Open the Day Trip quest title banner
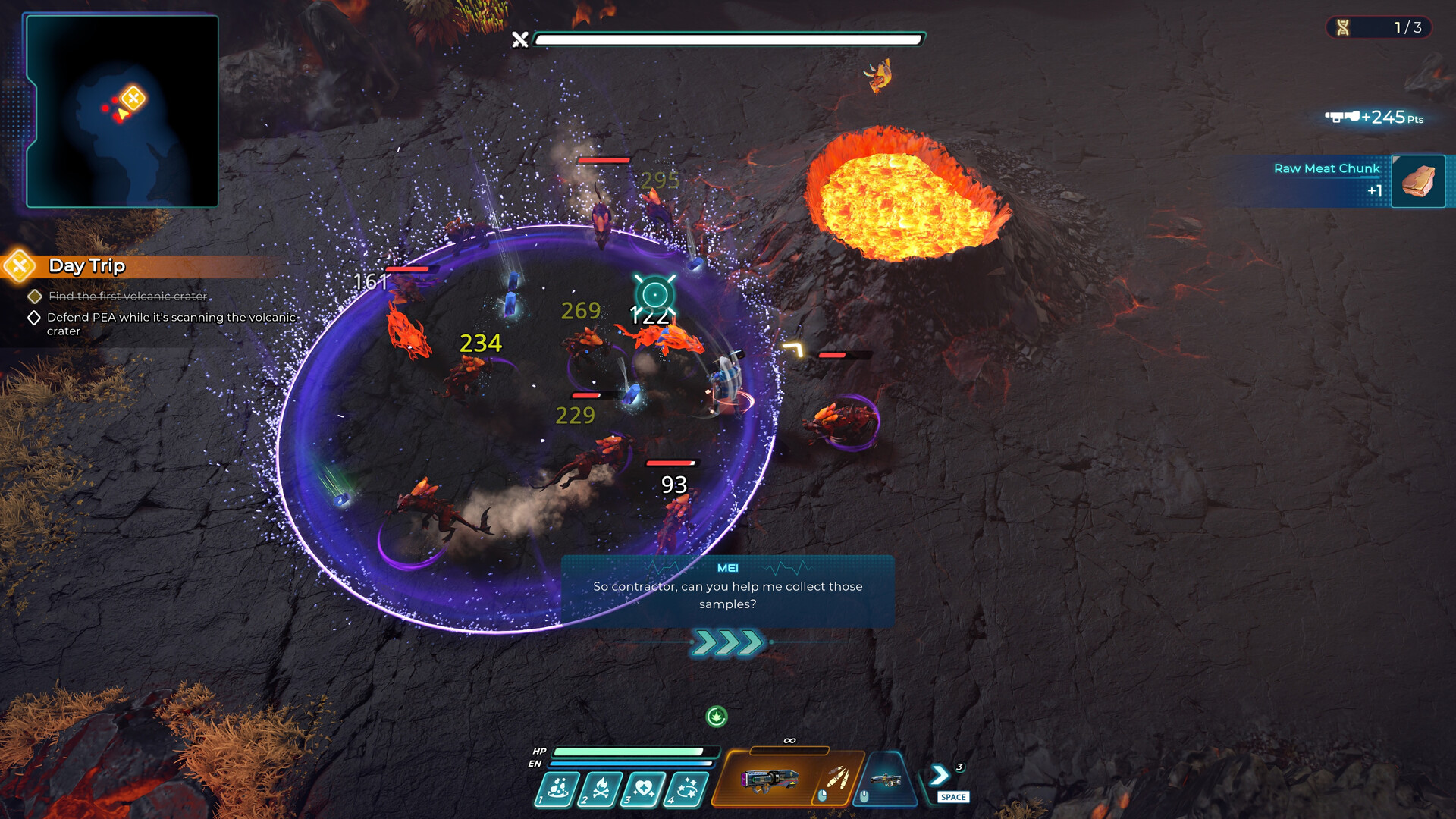Image resolution: width=1456 pixels, height=819 pixels. [x=86, y=266]
